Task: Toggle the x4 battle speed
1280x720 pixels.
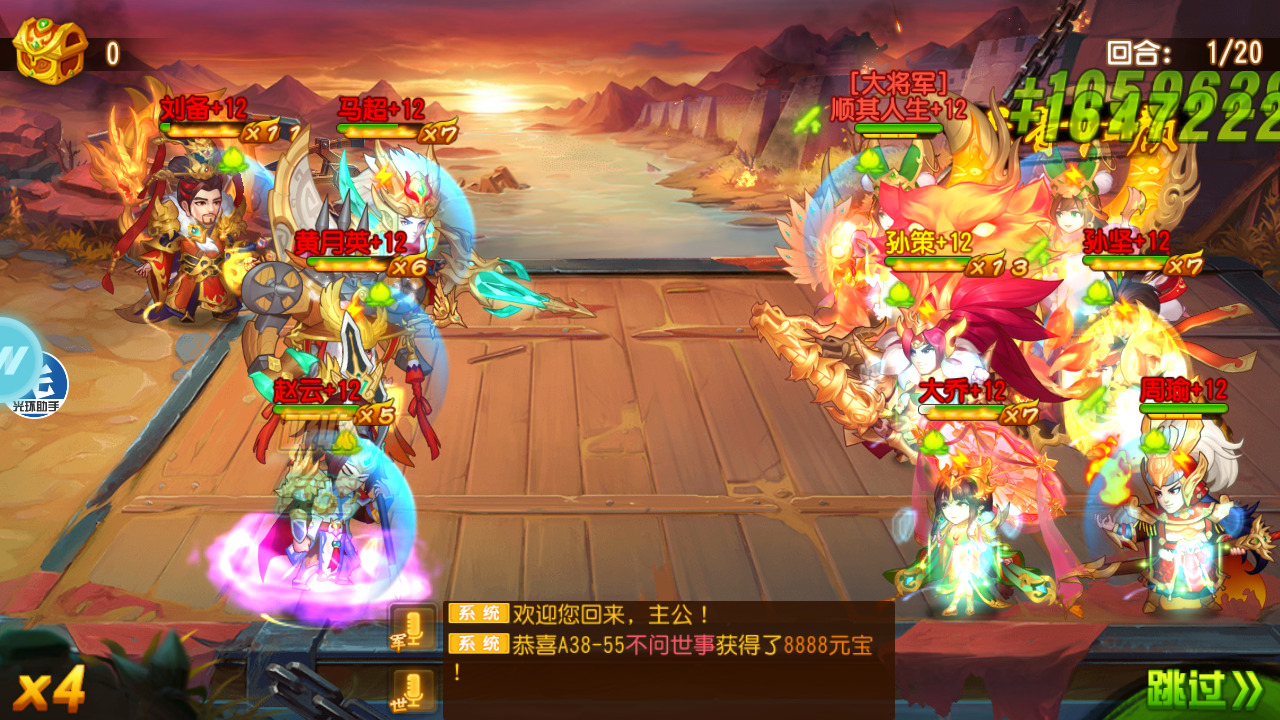Action: click(49, 690)
